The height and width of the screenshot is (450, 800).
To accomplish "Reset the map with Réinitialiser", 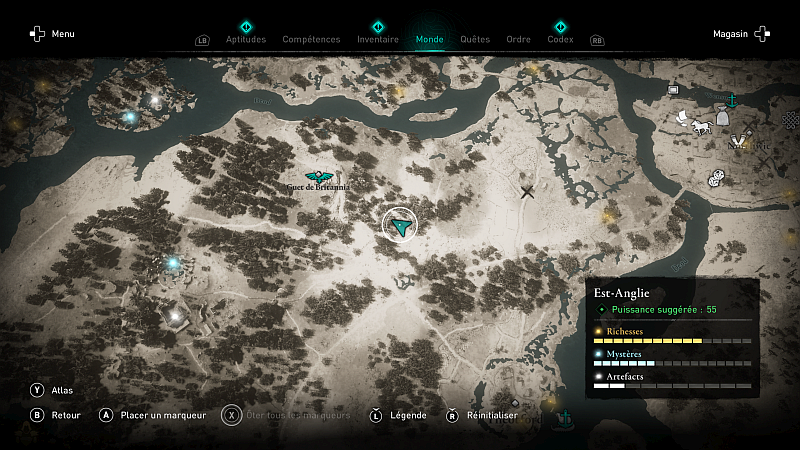I will [x=478, y=415].
